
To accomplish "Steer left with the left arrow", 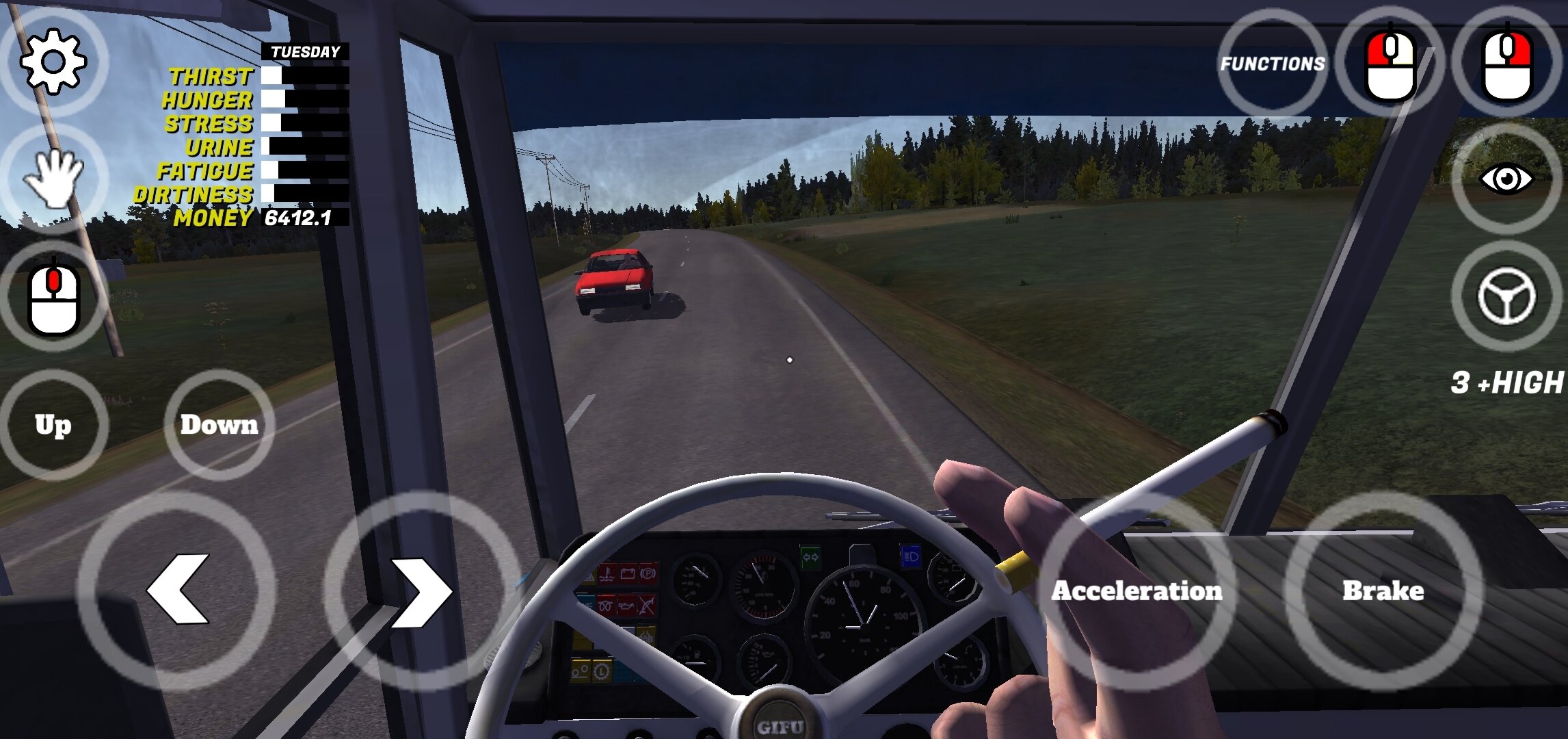I will pyautogui.click(x=178, y=590).
